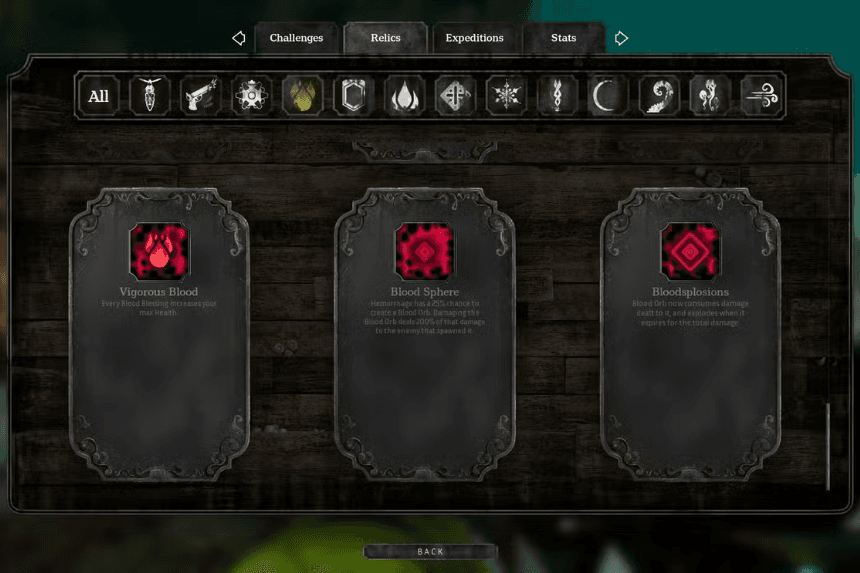Click the right arrow beside Stats
Image resolution: width=860 pixels, height=573 pixels.
(x=621, y=38)
